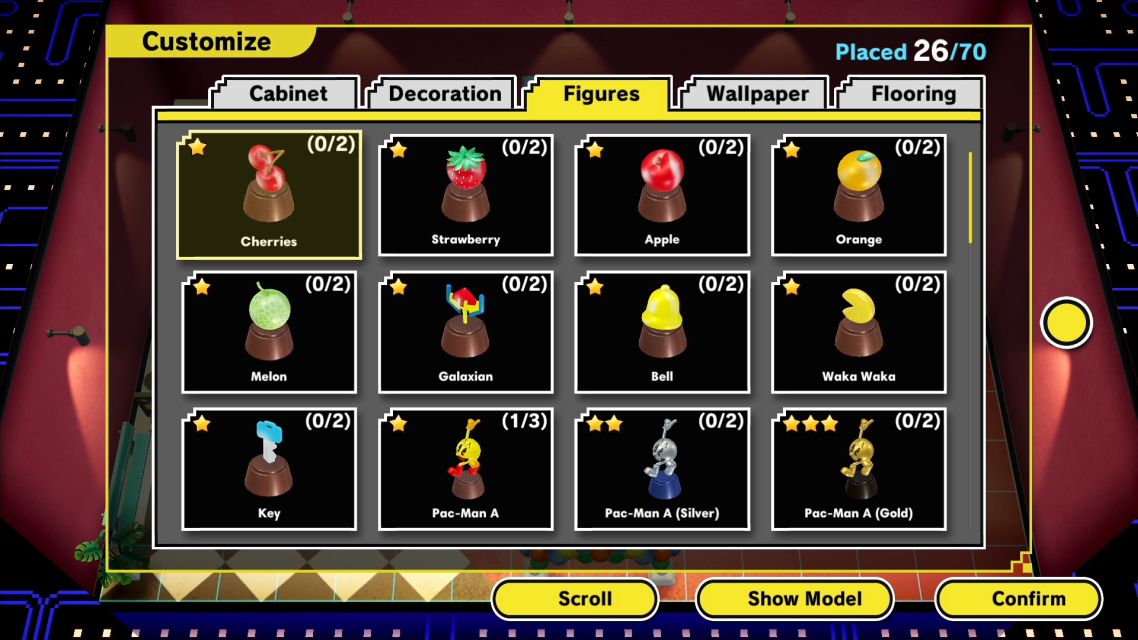This screenshot has height=640, width=1138.
Task: Select the Figures tab
Action: 601,94
